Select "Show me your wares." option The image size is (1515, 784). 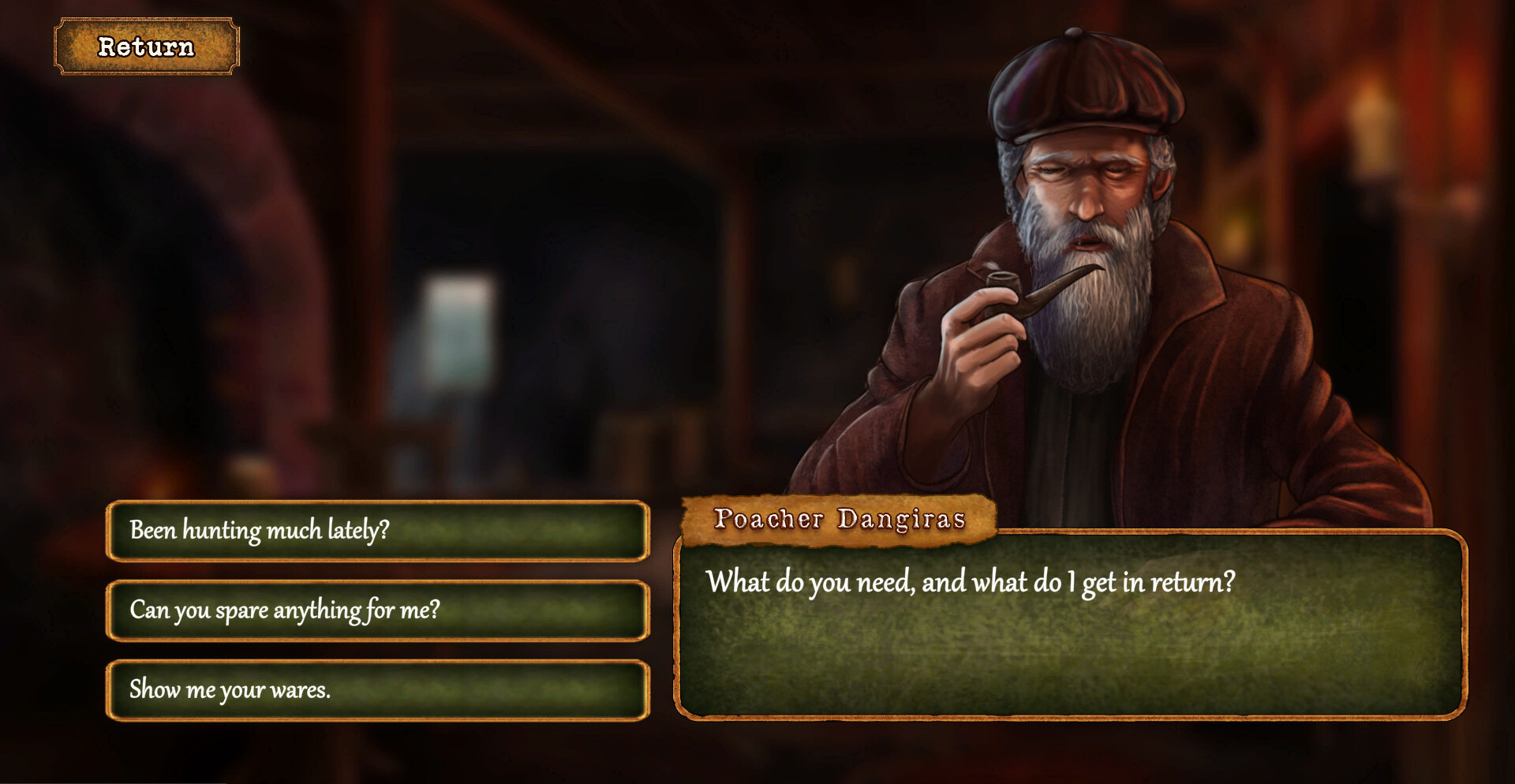tap(377, 690)
